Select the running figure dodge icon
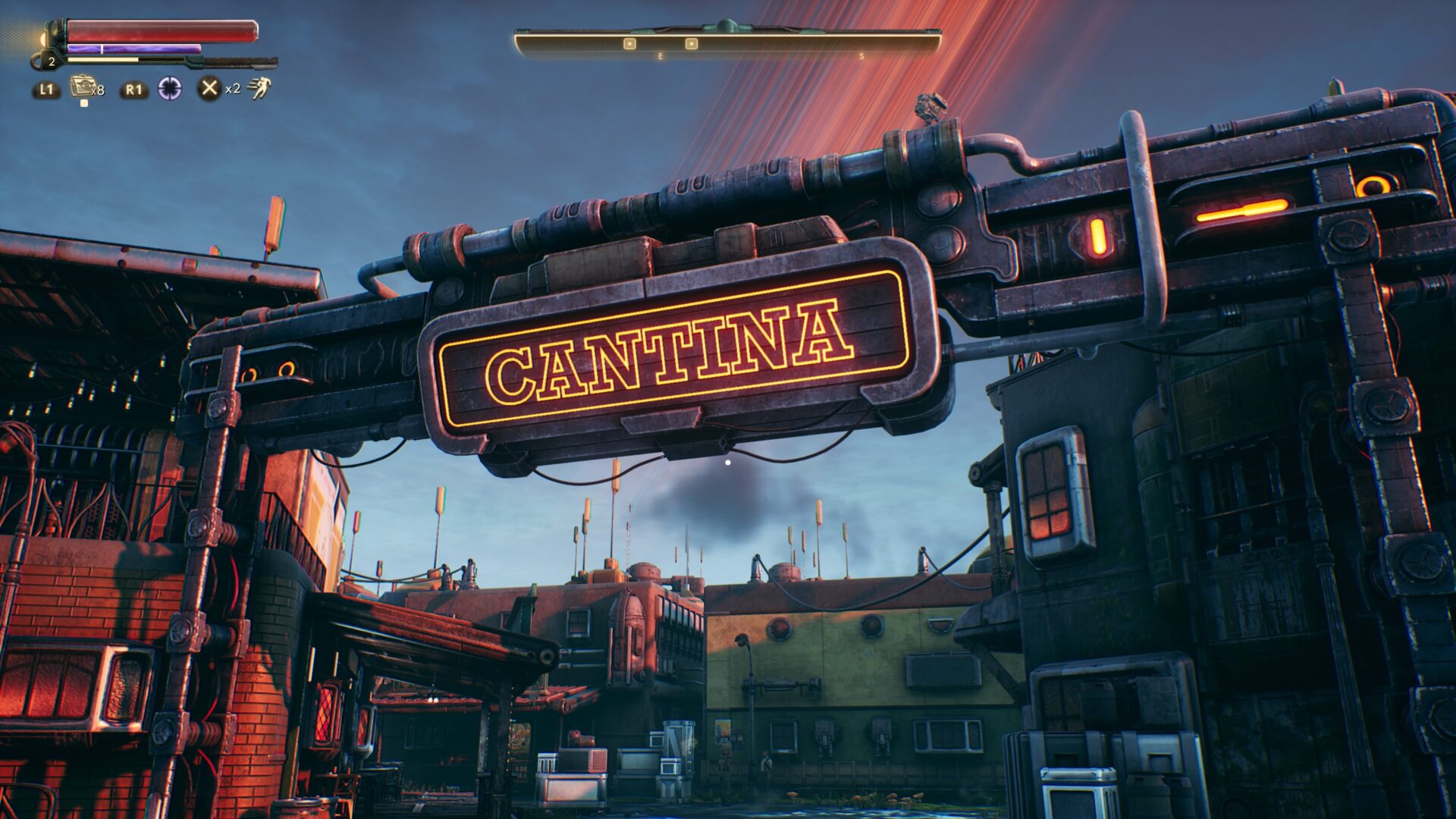Screen dimensions: 1456x819 pyautogui.click(x=259, y=89)
